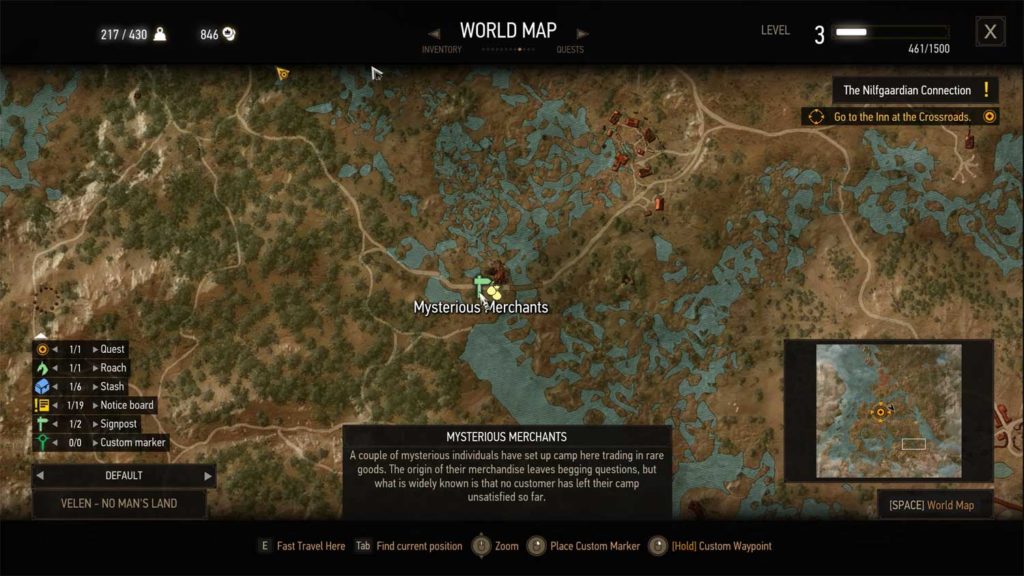Choose the Roach legend entry

[x=113, y=368]
